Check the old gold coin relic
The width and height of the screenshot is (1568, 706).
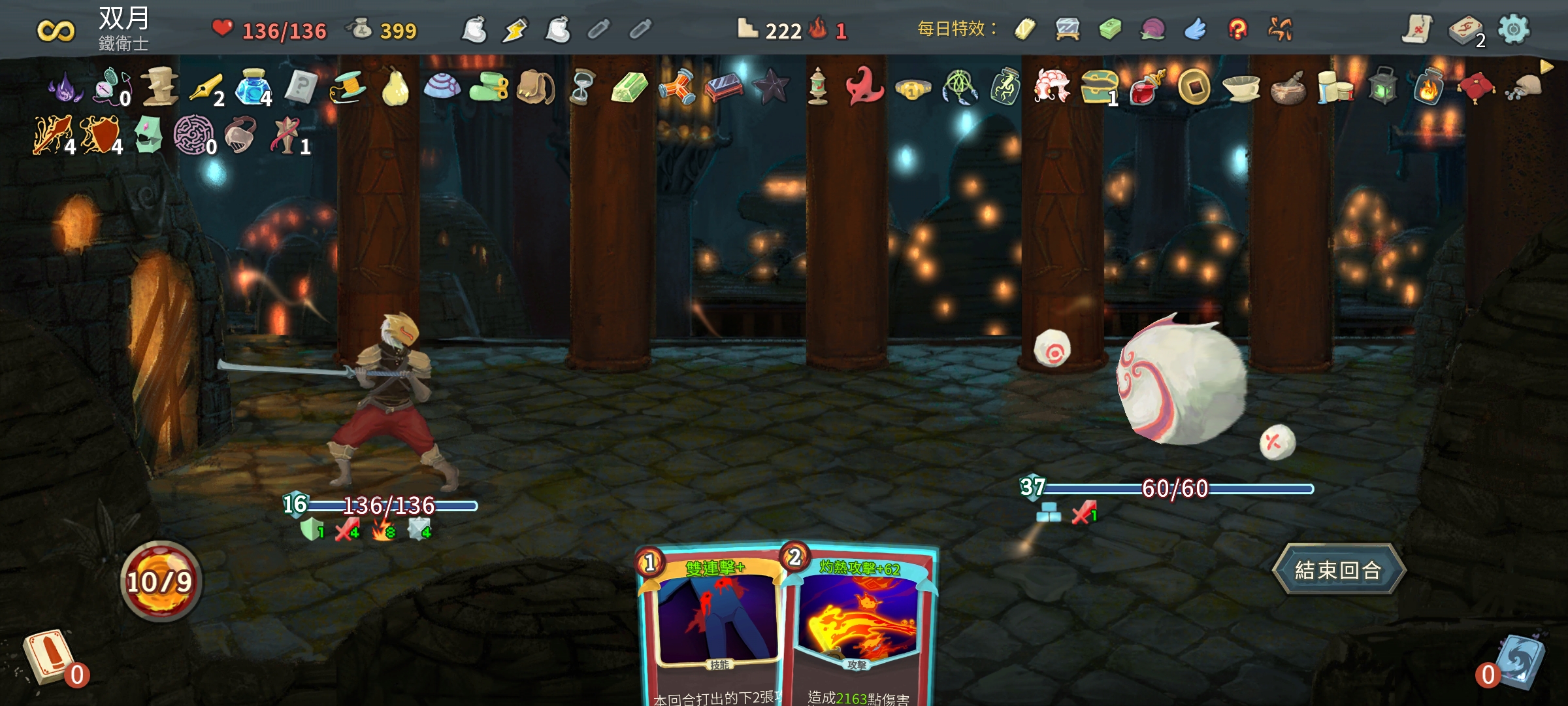point(1194,88)
